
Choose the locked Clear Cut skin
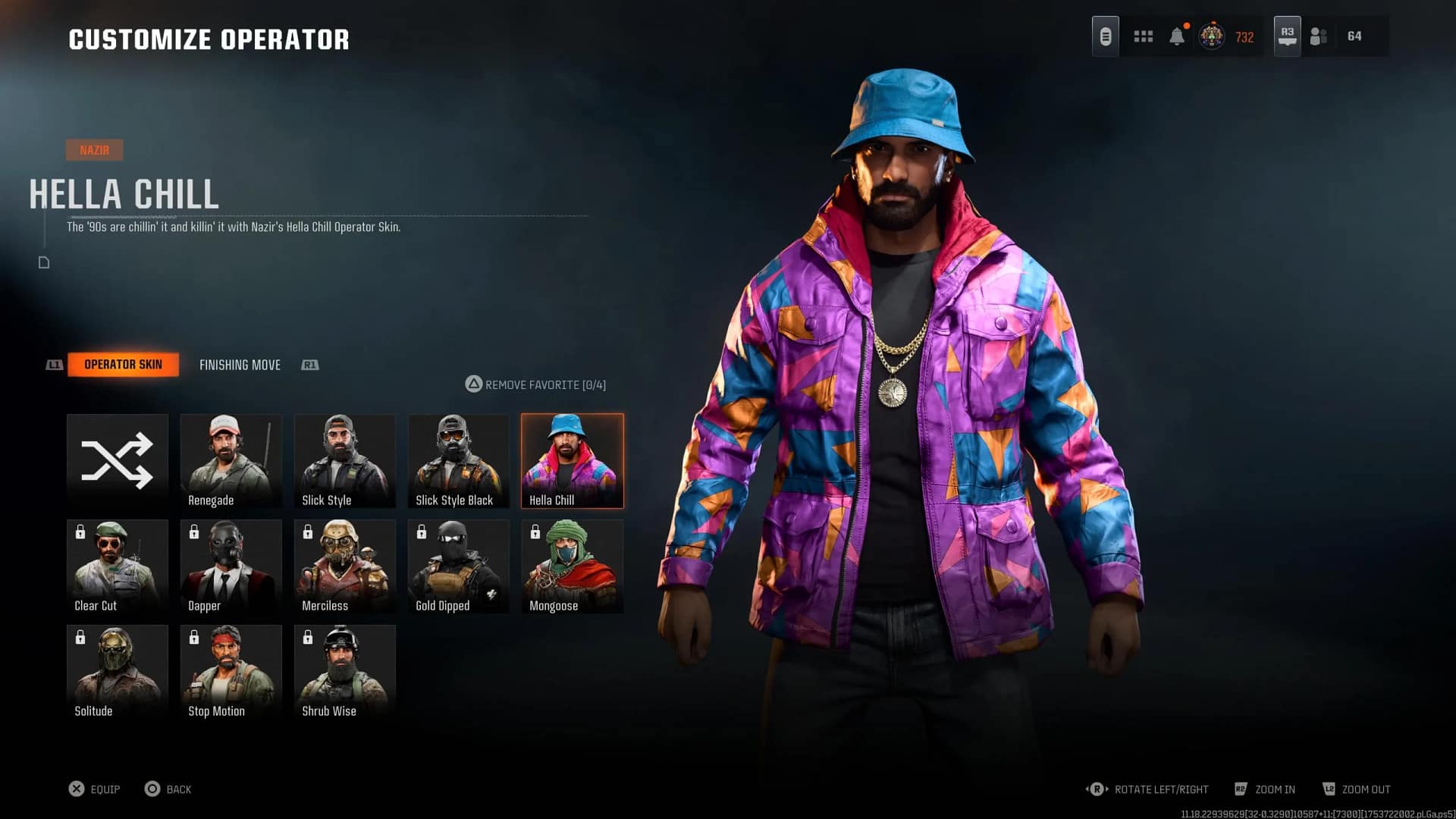(x=117, y=566)
